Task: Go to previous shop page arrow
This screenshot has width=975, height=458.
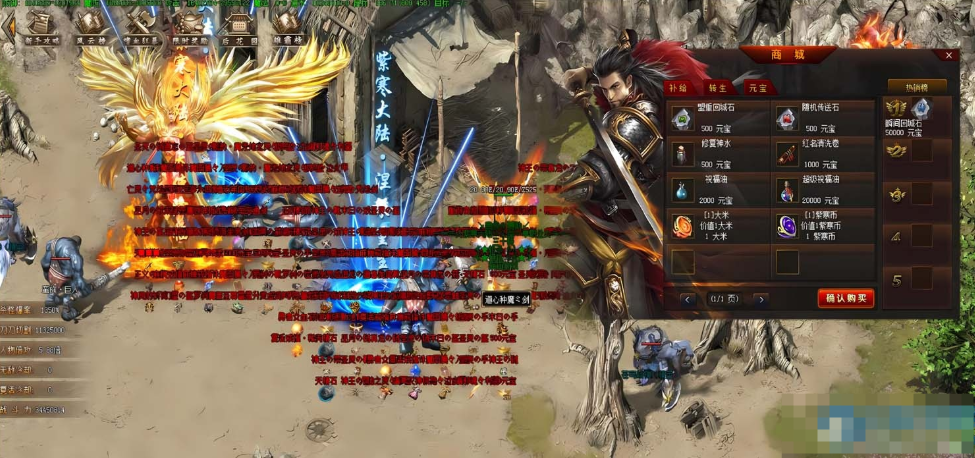Action: pos(688,299)
